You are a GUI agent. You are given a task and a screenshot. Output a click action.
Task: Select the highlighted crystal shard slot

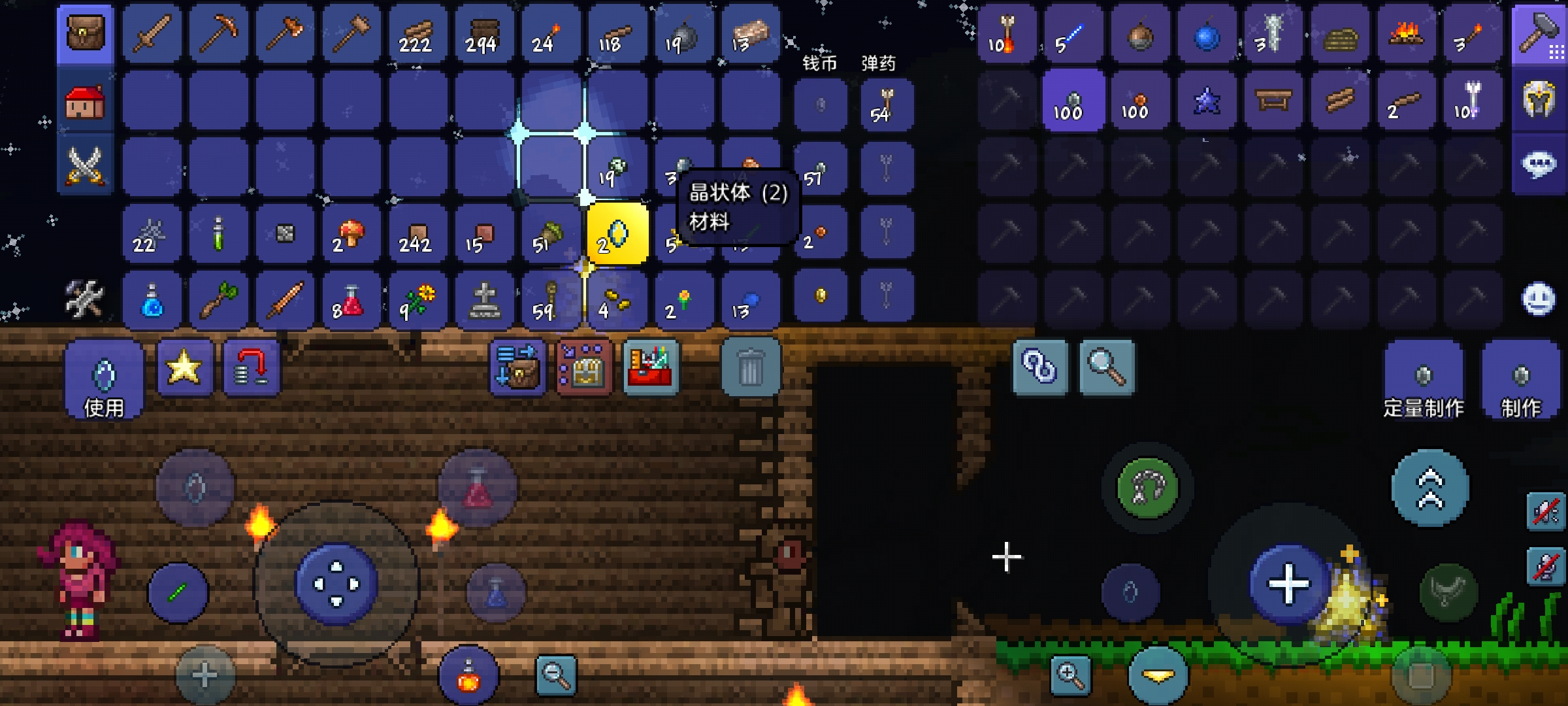617,234
